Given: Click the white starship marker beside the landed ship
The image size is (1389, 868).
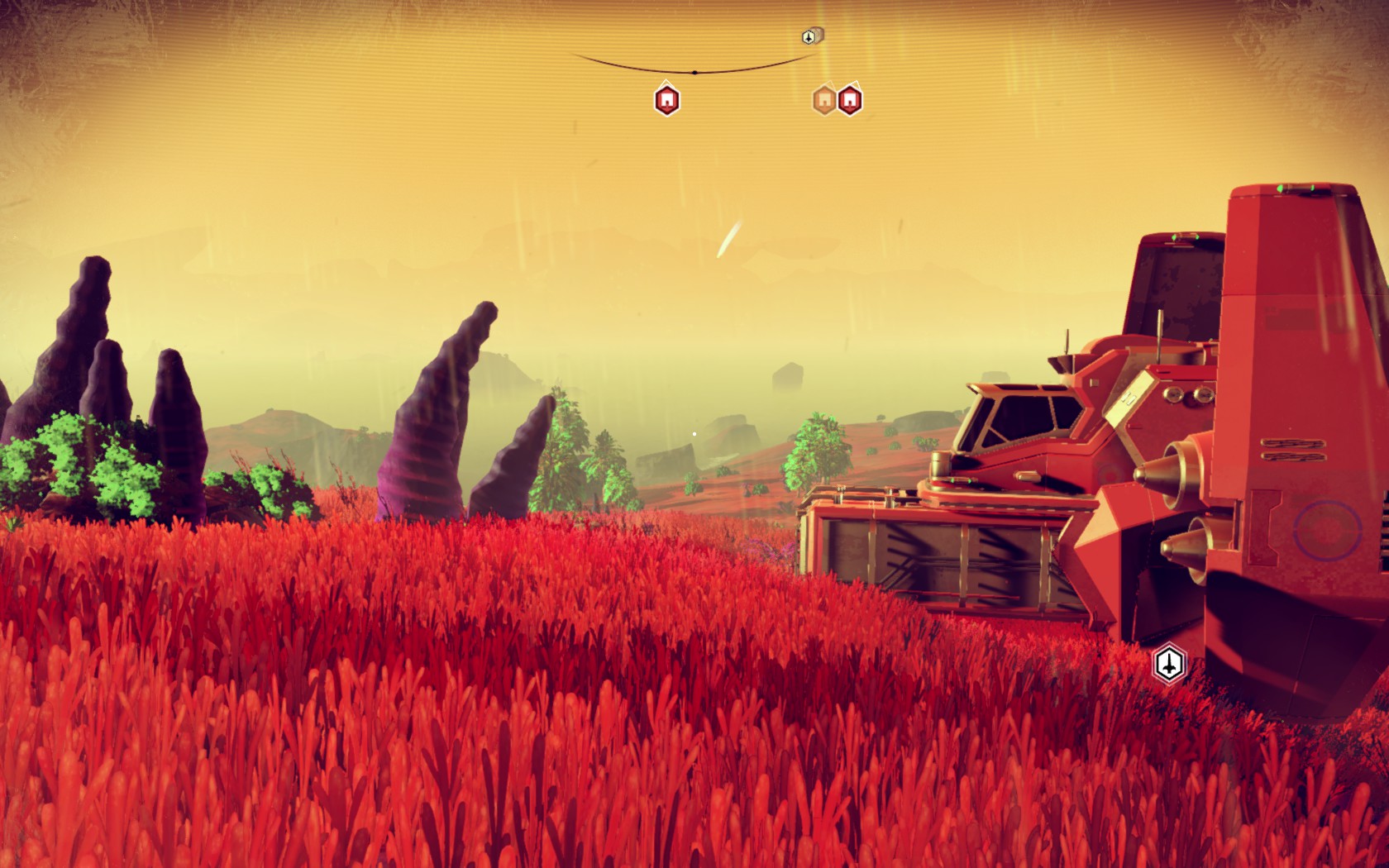Looking at the screenshot, I should [1169, 663].
